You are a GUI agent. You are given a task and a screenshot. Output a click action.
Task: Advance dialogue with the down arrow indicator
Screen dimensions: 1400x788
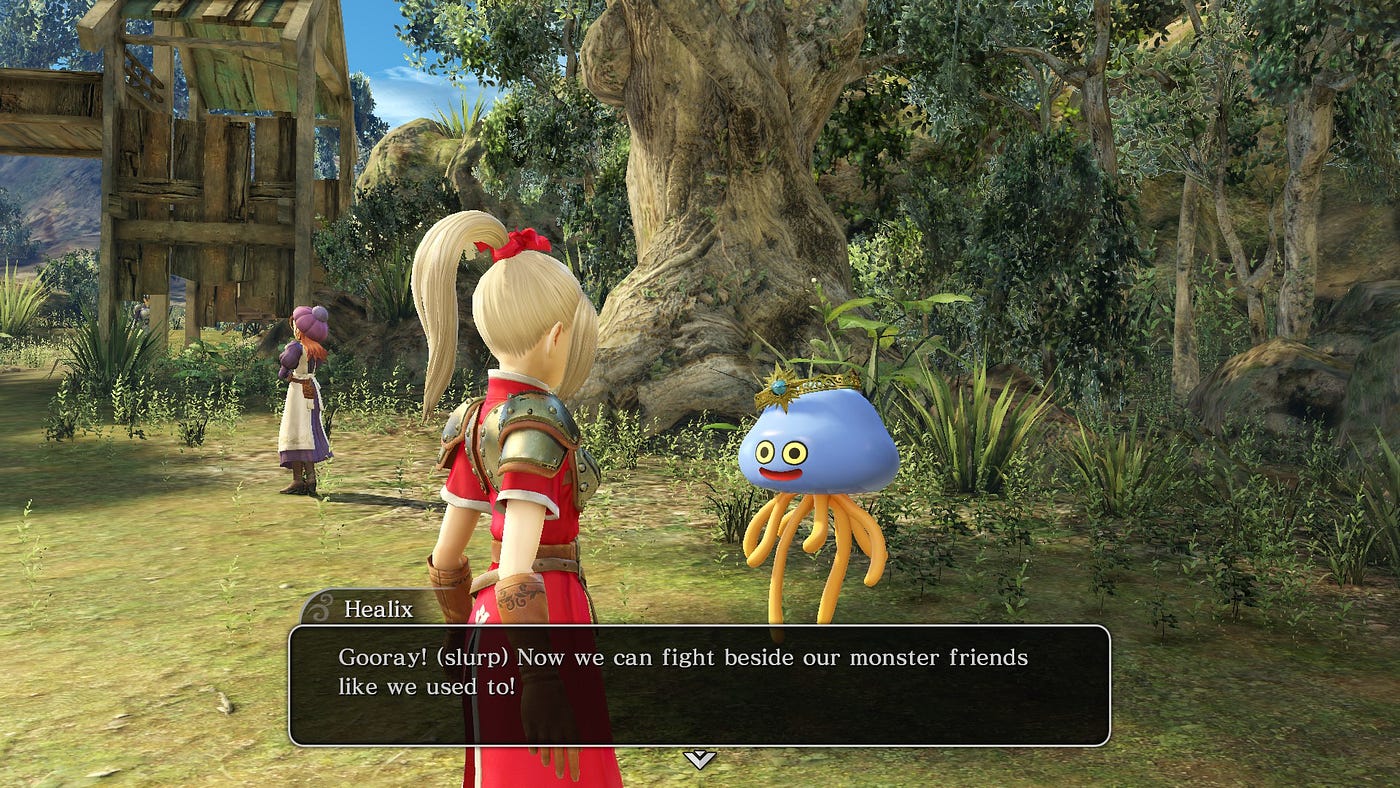(x=699, y=759)
